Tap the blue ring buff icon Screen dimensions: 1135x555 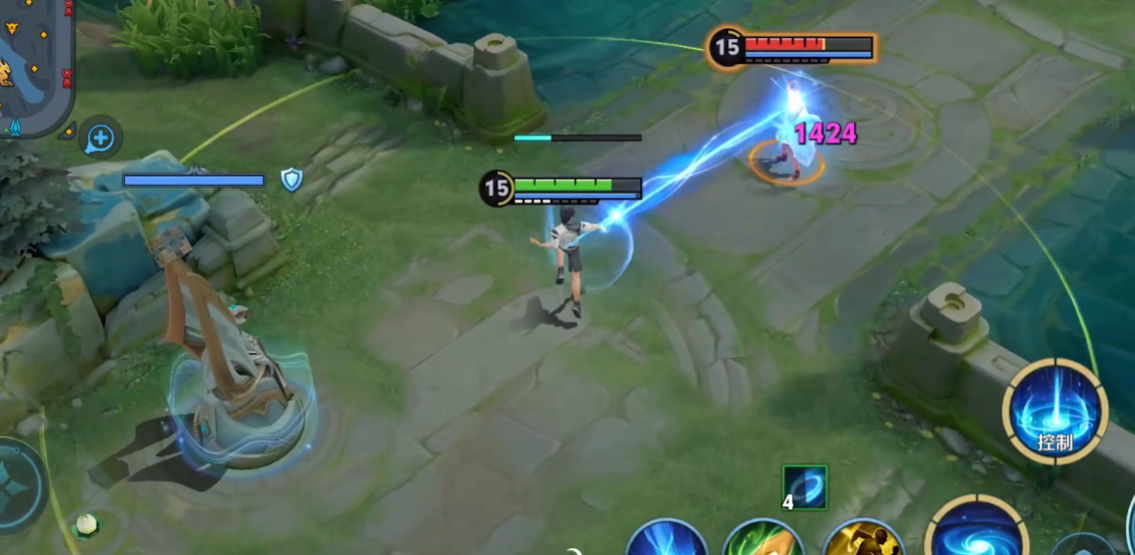tap(805, 487)
